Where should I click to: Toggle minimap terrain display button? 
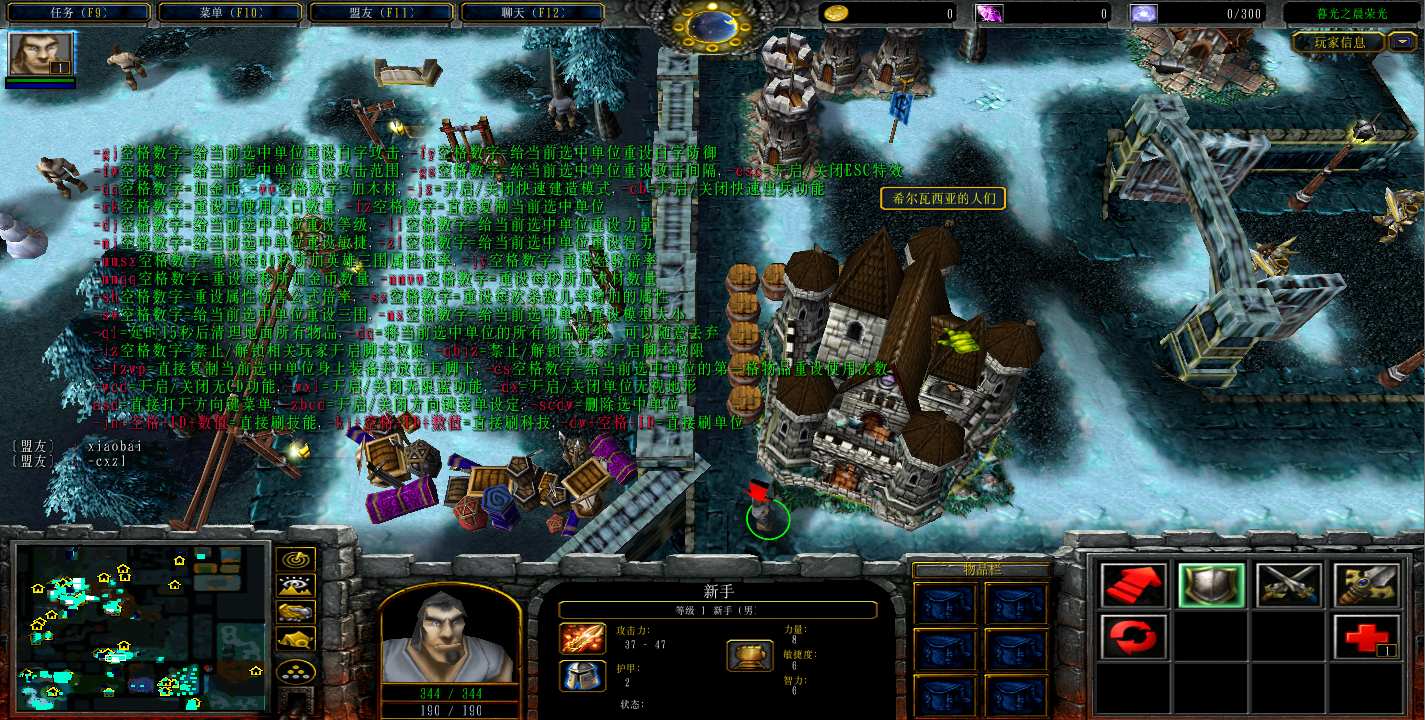[x=296, y=586]
